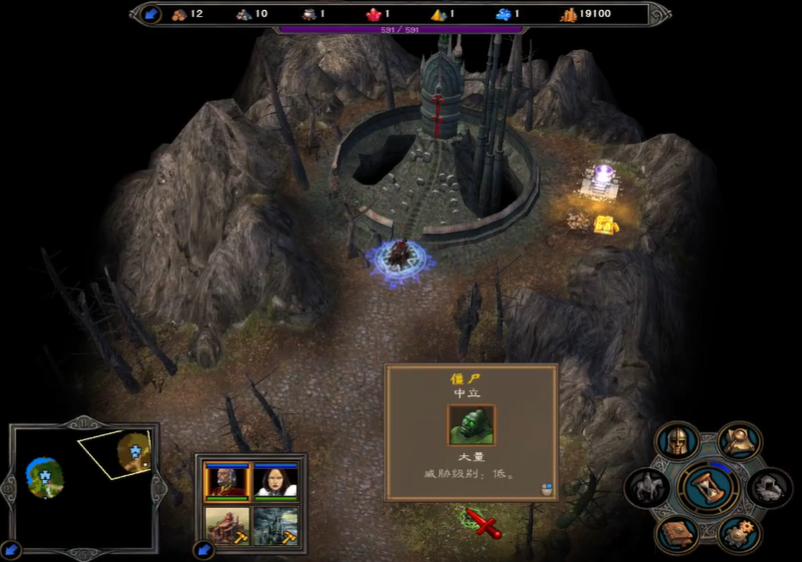Screen dimensions: 802x562
Task: Click the minimap
Action: (x=85, y=490)
